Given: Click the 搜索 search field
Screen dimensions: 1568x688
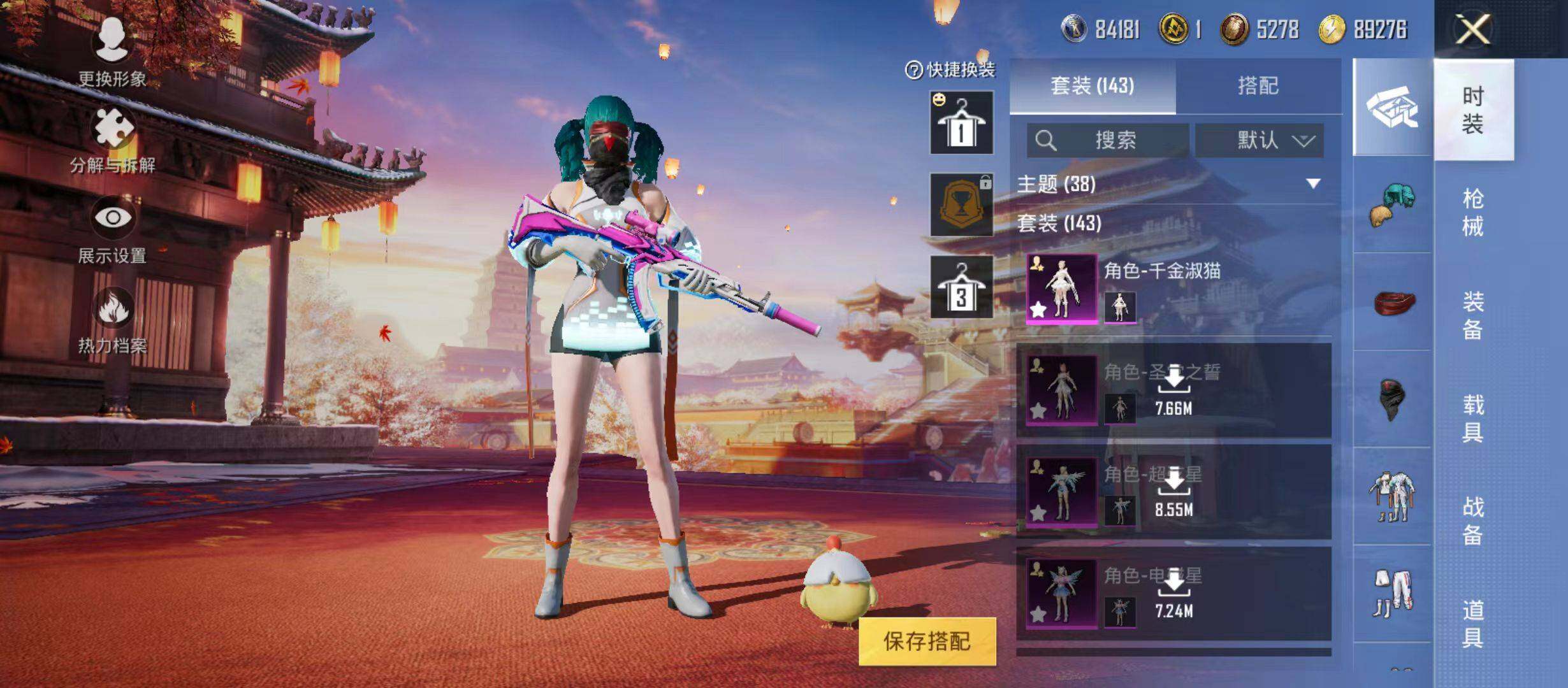Looking at the screenshot, I should coord(1108,140).
